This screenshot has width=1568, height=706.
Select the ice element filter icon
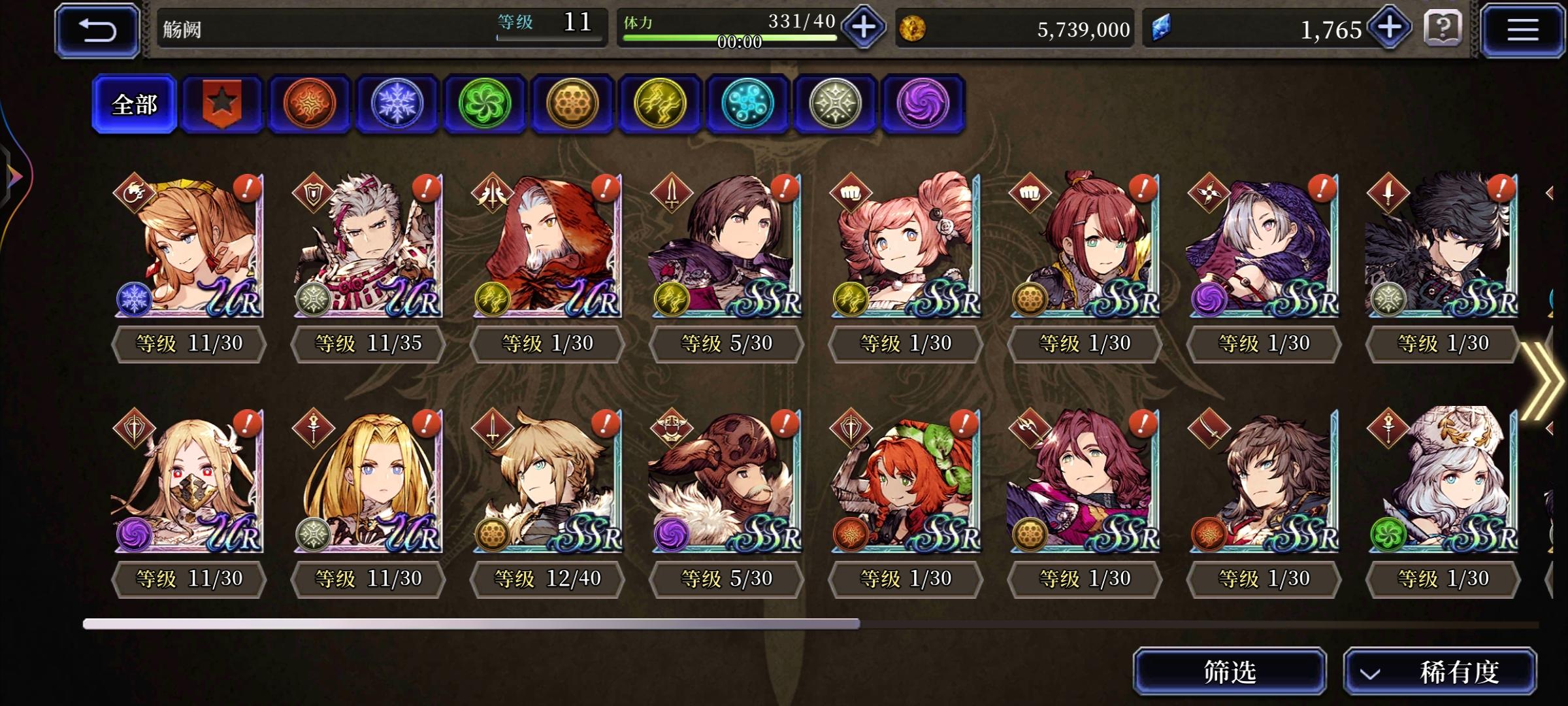(397, 104)
